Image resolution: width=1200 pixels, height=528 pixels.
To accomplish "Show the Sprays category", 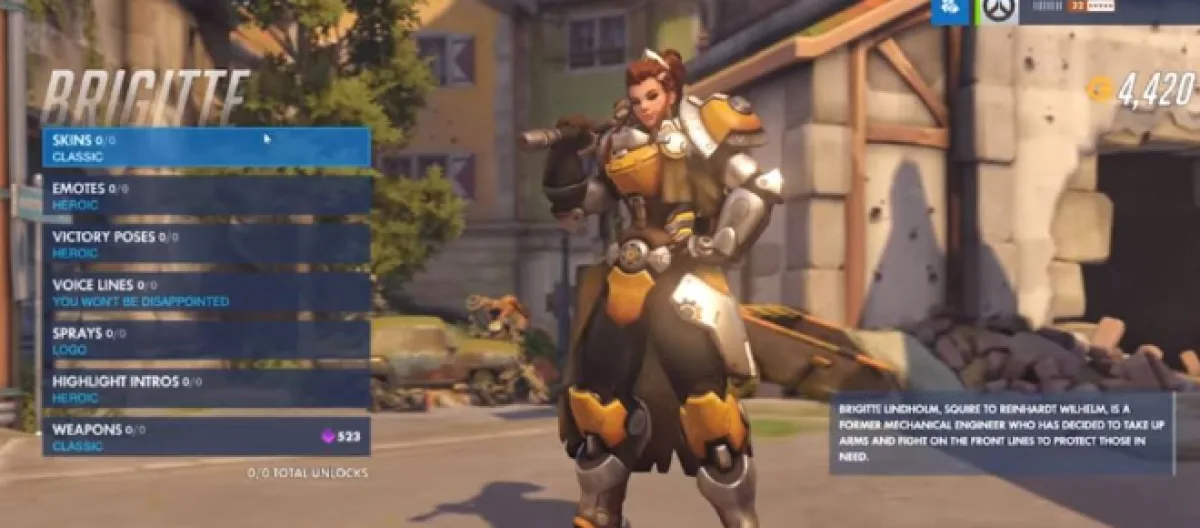I will (x=206, y=340).
